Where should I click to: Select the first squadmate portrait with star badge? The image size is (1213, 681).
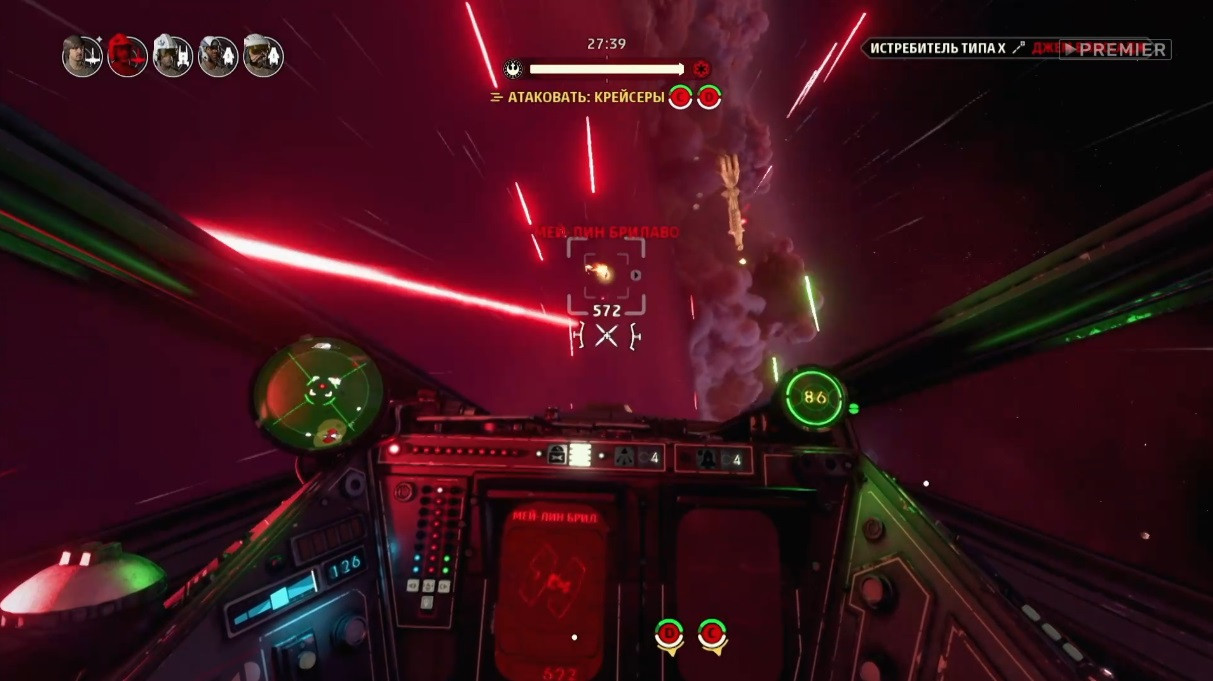click(82, 56)
